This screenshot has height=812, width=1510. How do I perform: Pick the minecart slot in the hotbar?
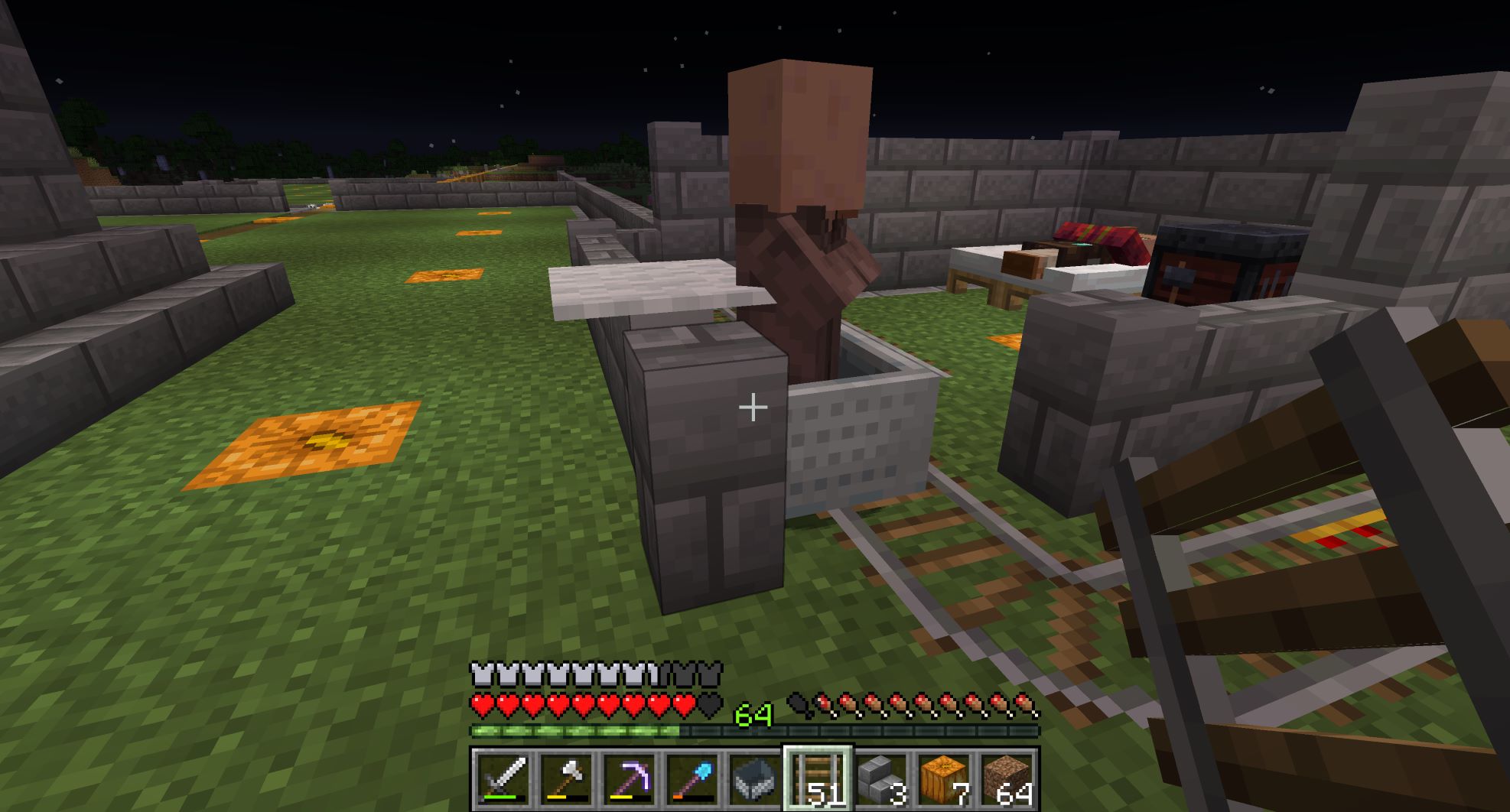click(x=755, y=779)
